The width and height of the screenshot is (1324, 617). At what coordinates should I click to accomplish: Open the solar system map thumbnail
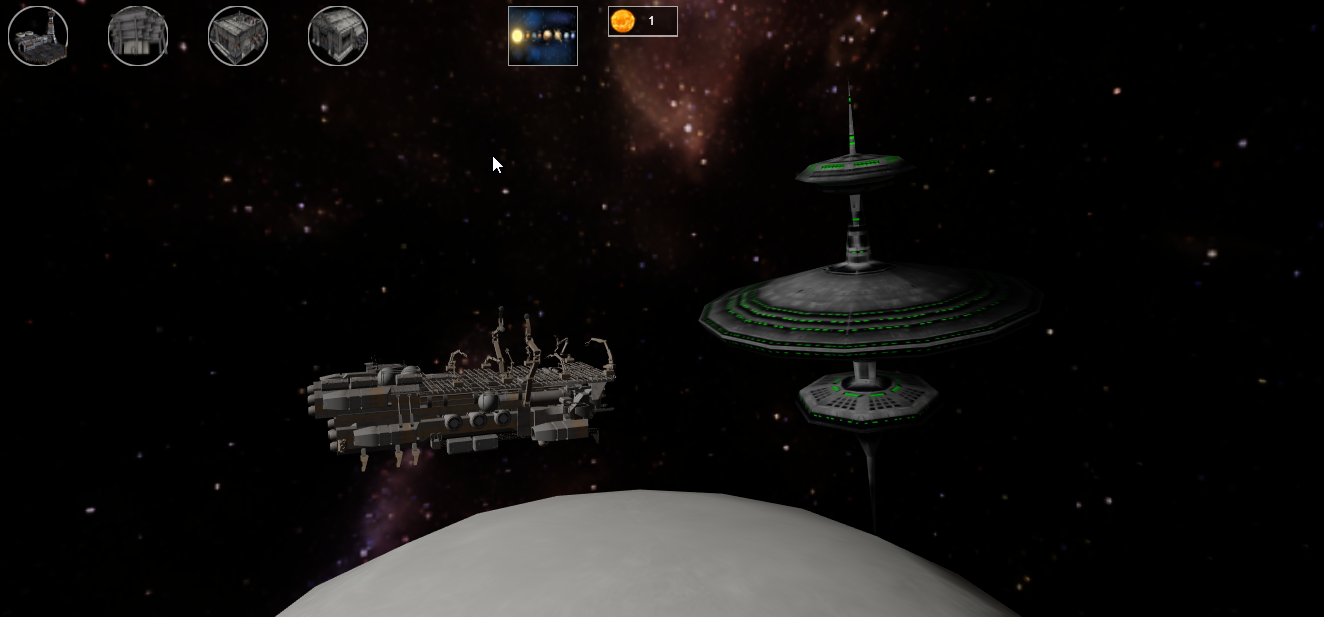pos(543,36)
